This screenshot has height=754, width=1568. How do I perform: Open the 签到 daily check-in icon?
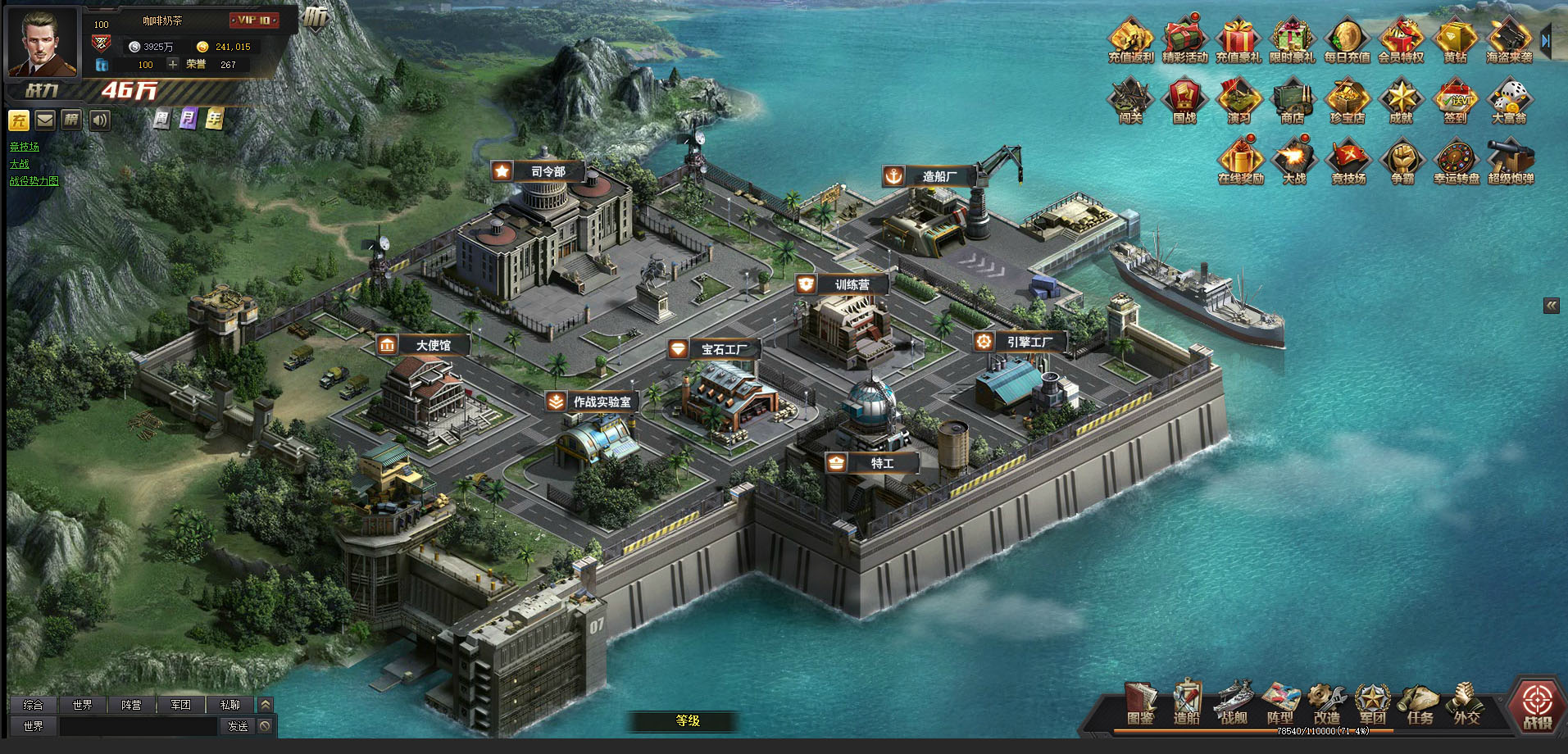pyautogui.click(x=1455, y=98)
